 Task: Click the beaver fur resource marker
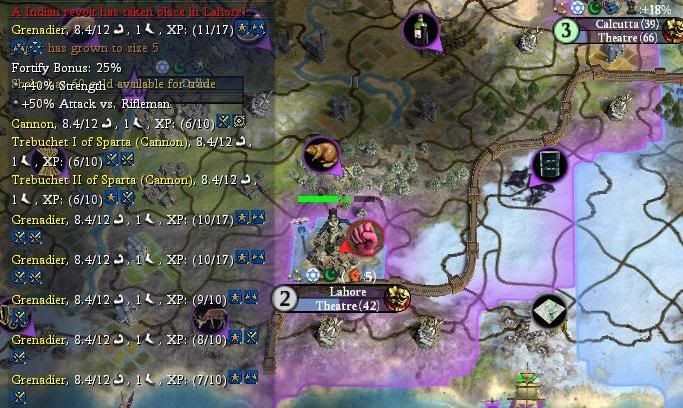pos(322,156)
